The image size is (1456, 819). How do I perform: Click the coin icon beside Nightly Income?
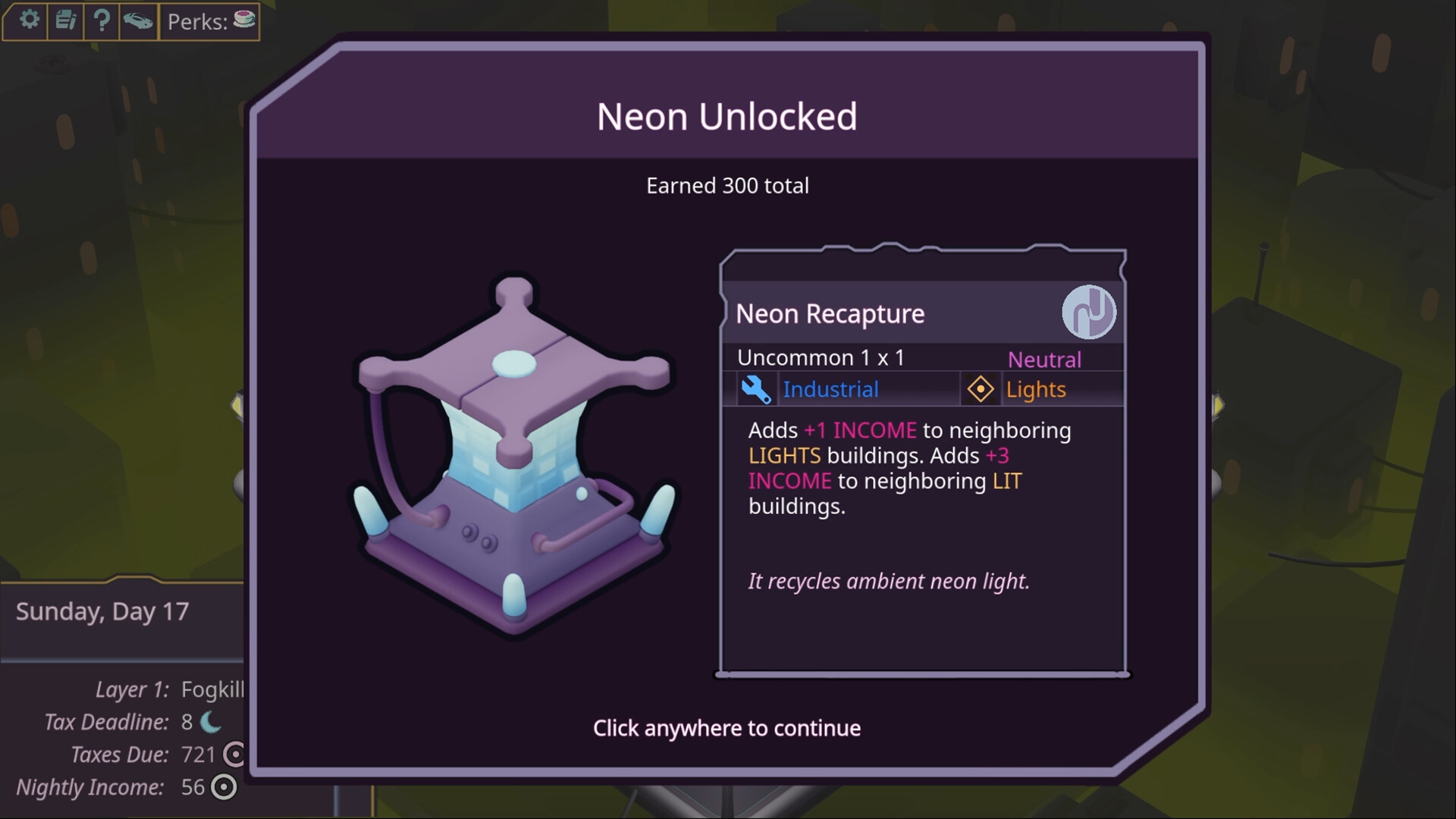click(221, 788)
